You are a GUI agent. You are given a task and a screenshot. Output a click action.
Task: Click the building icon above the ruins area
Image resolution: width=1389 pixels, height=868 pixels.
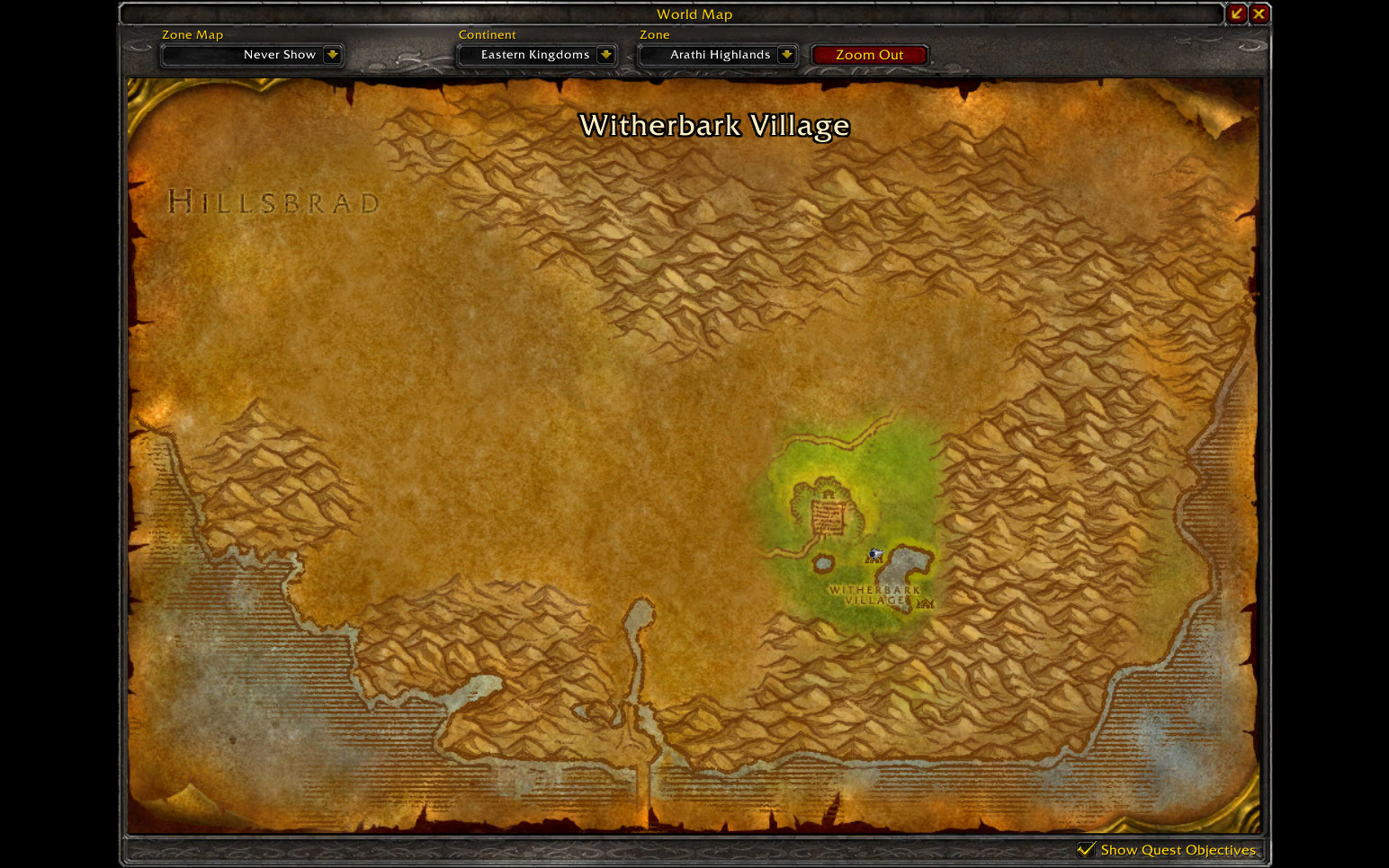(829, 494)
